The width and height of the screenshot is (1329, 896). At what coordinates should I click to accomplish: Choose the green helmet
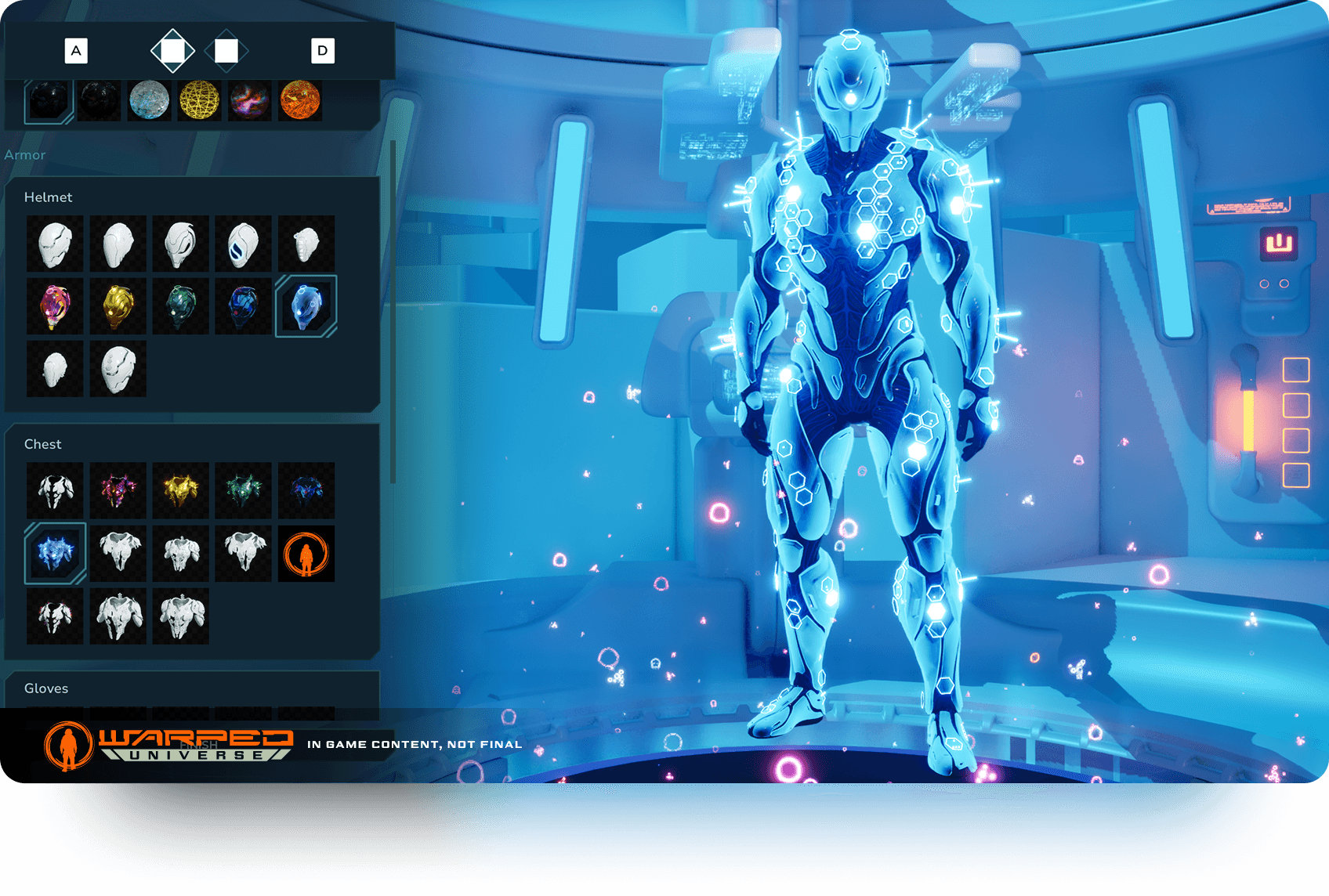tap(180, 306)
